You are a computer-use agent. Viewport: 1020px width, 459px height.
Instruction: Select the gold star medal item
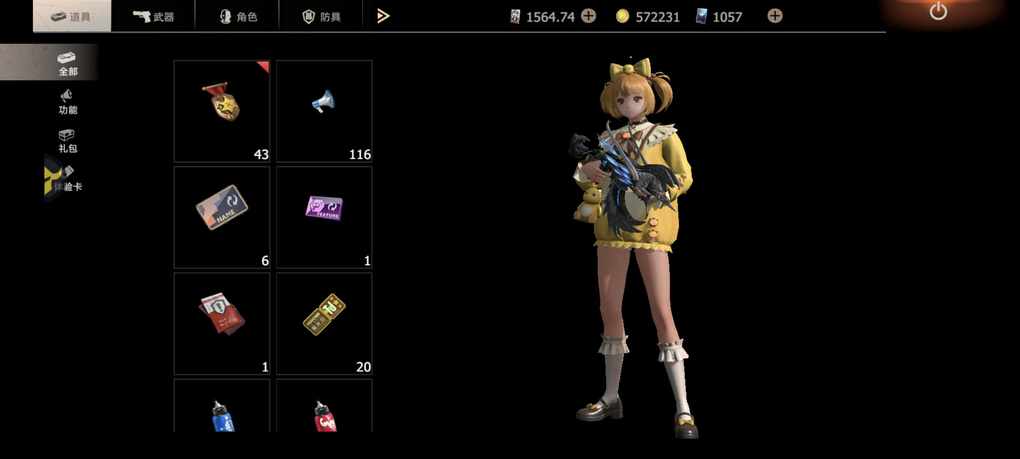click(222, 110)
